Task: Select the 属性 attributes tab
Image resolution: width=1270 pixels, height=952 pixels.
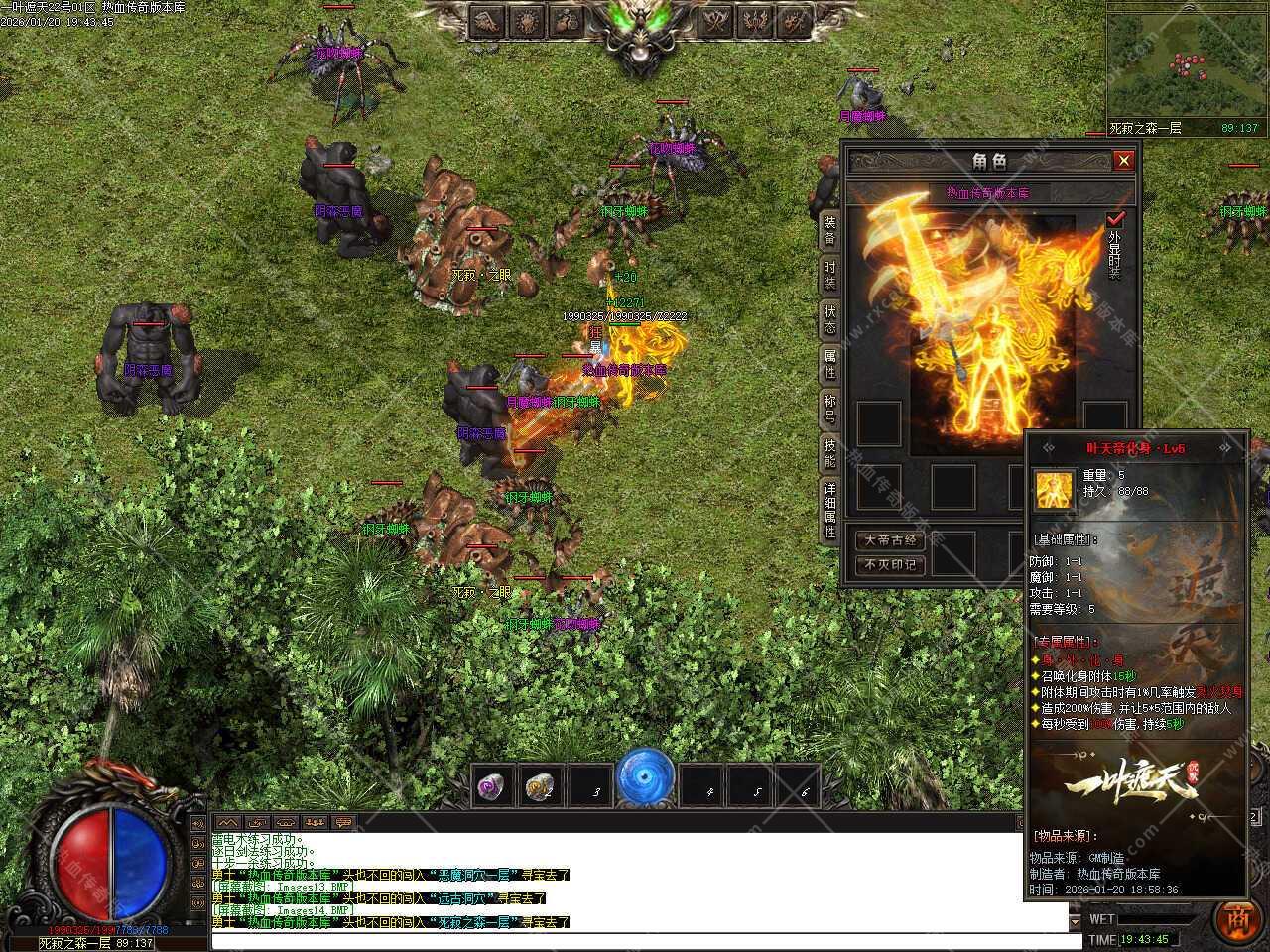Action: click(829, 365)
